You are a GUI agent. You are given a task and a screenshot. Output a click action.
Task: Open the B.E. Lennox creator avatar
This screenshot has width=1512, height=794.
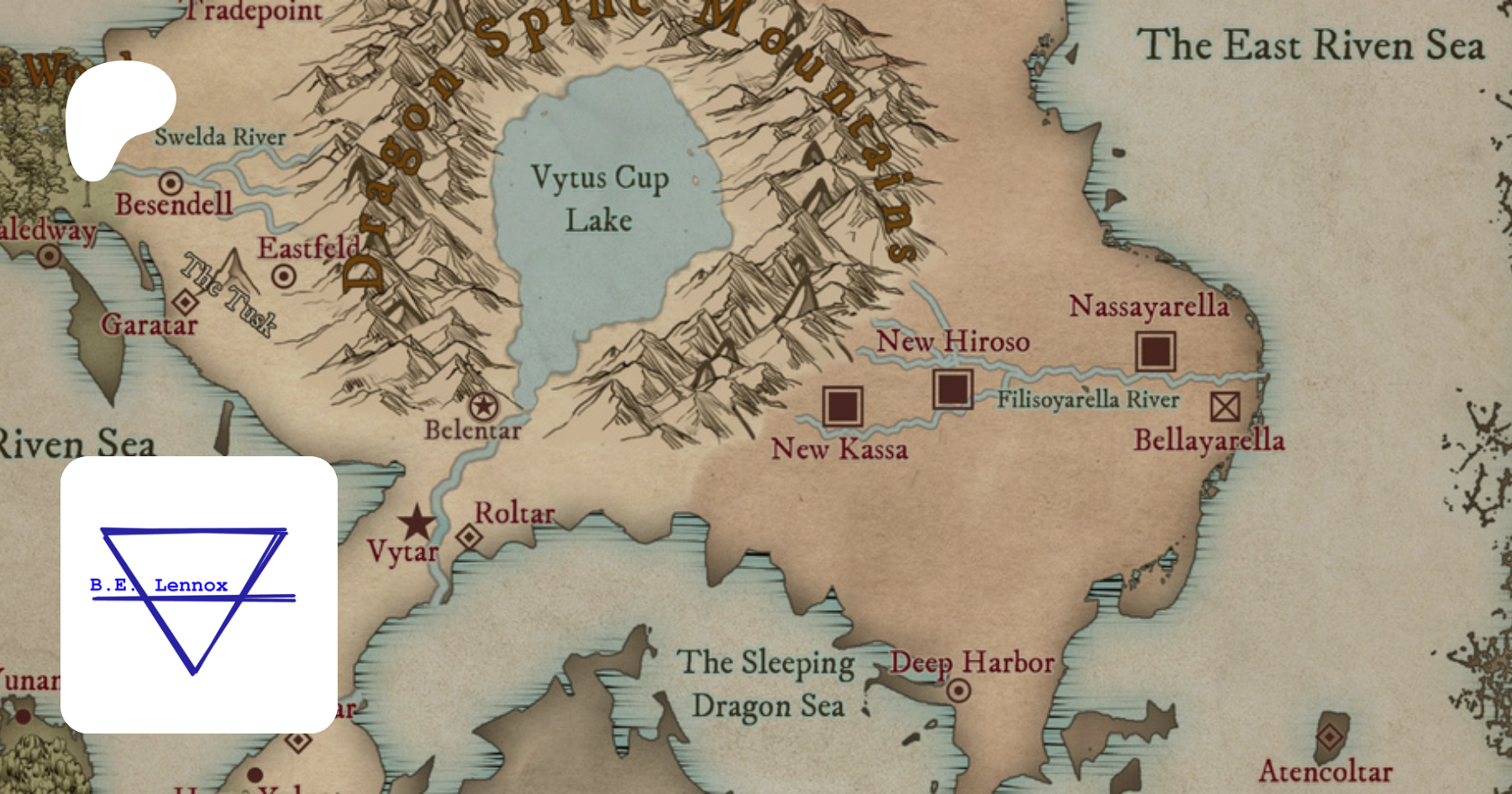tap(199, 594)
